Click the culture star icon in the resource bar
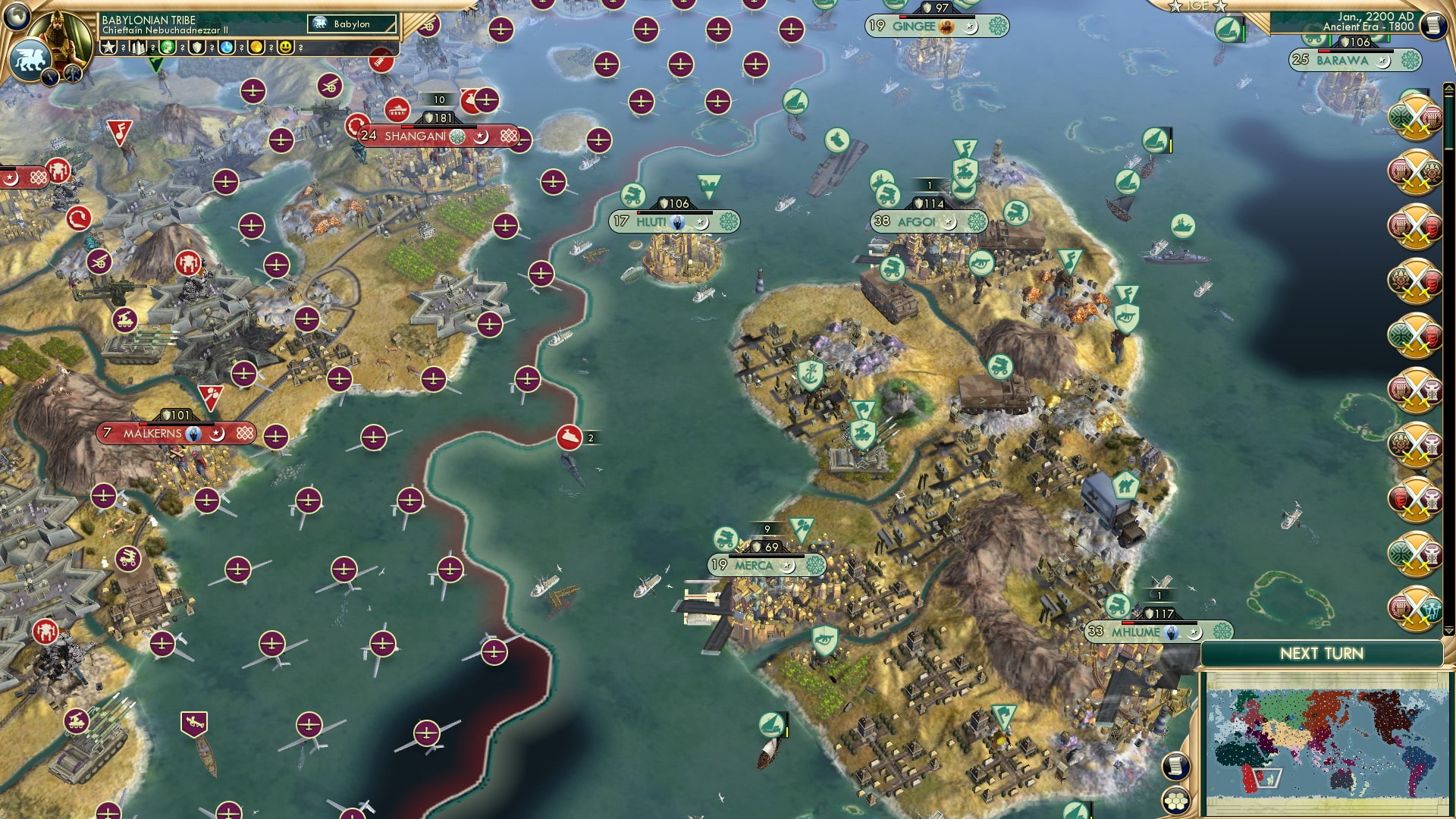This screenshot has height=819, width=1456. coord(108,47)
